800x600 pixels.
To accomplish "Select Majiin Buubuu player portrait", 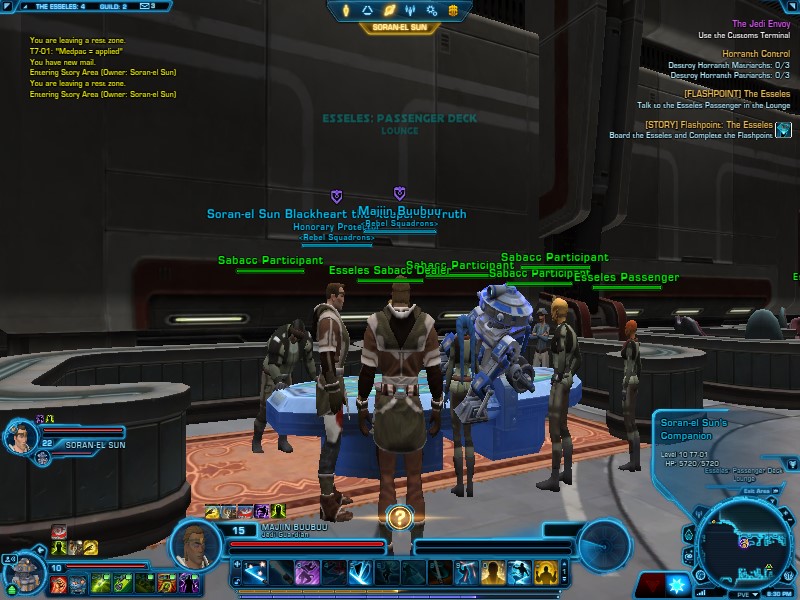I will pyautogui.click(x=196, y=543).
